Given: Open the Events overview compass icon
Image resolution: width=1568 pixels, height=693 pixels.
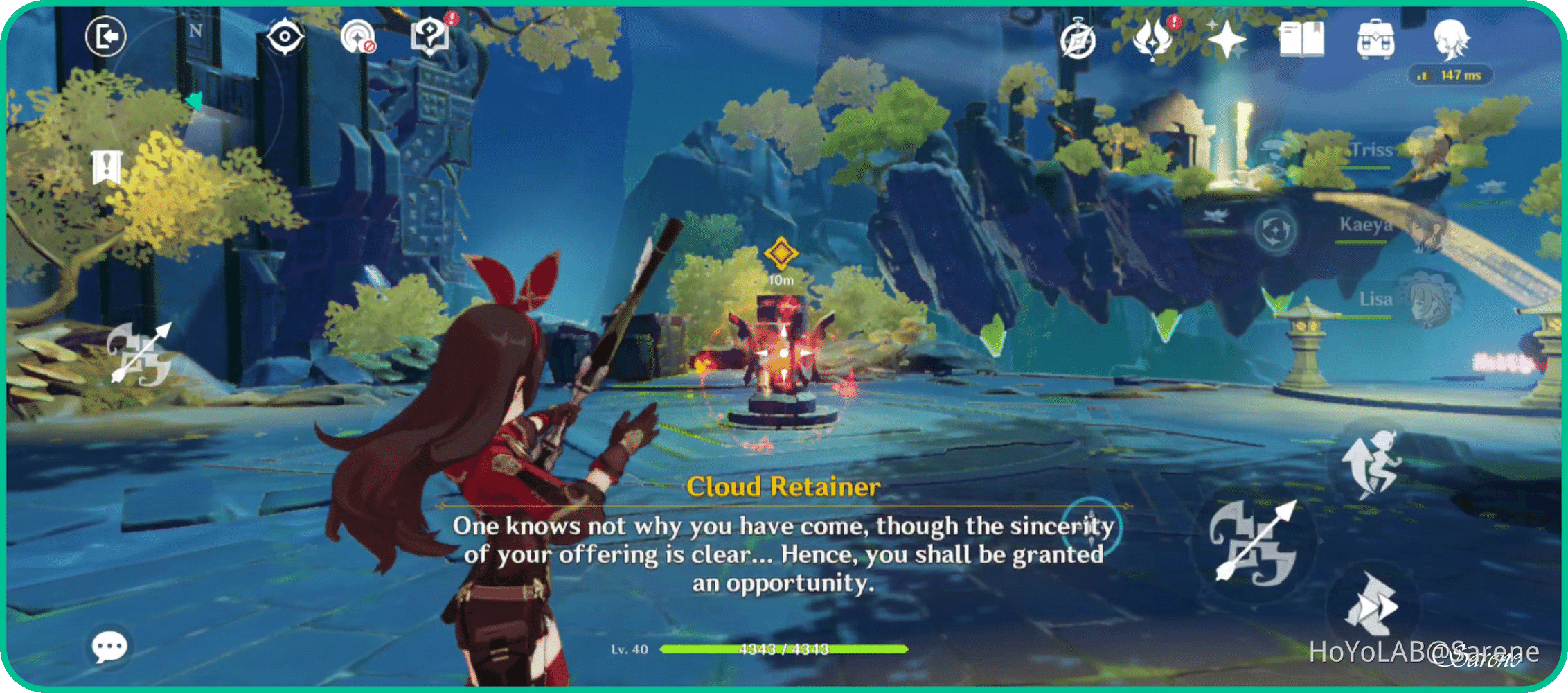Looking at the screenshot, I should tap(1077, 40).
